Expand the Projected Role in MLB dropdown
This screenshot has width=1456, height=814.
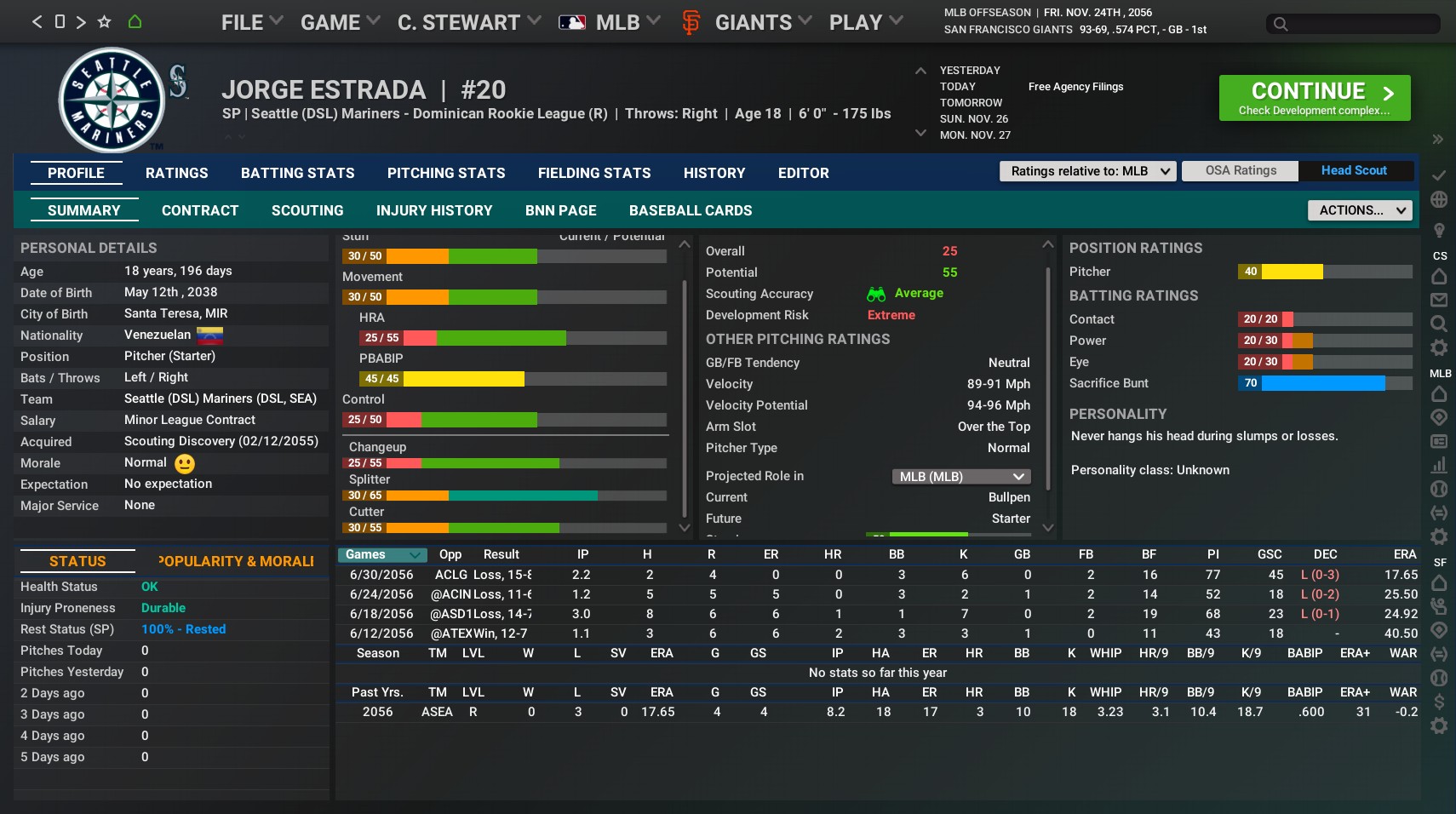[960, 476]
